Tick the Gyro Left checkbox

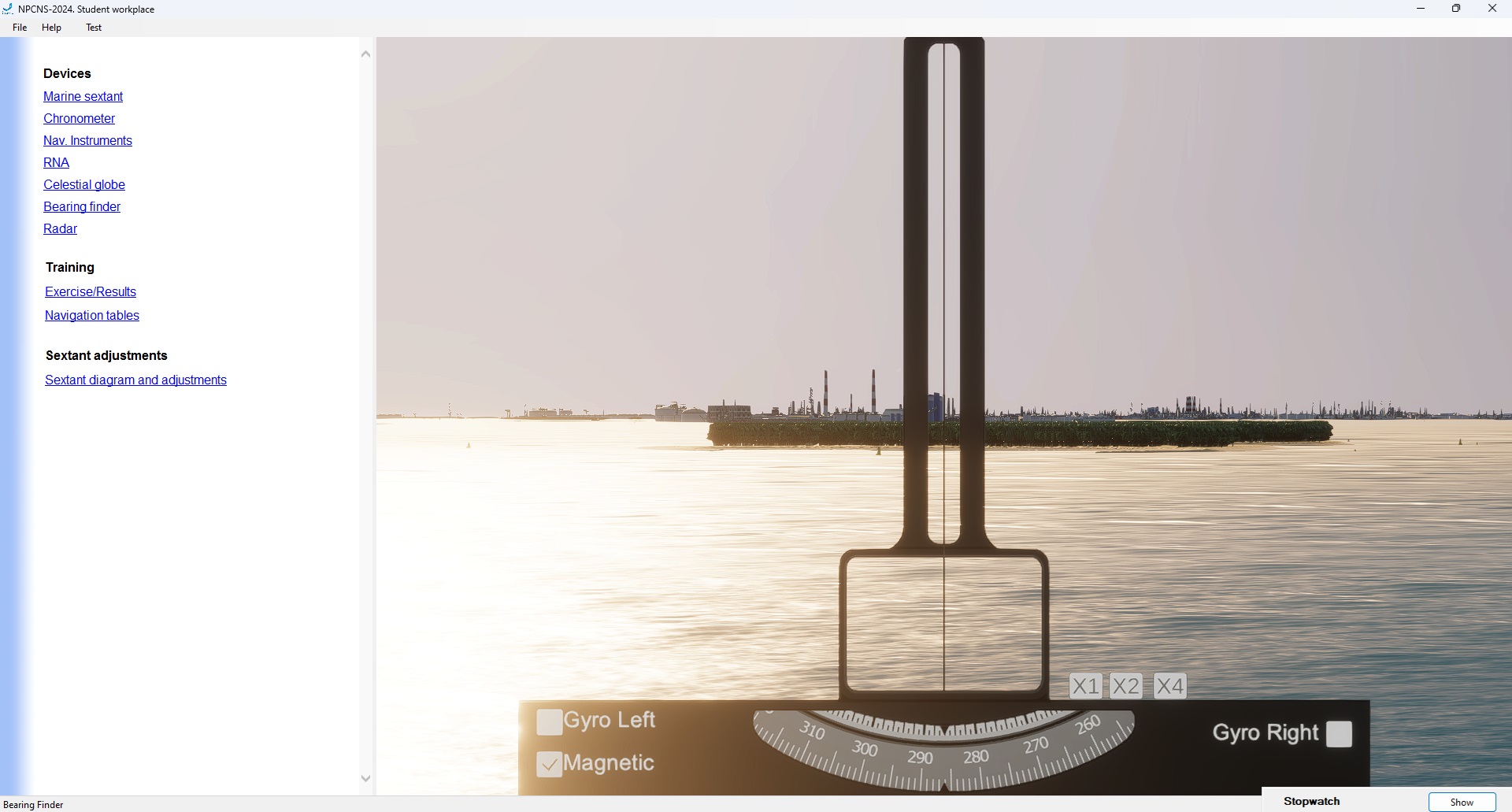(549, 721)
